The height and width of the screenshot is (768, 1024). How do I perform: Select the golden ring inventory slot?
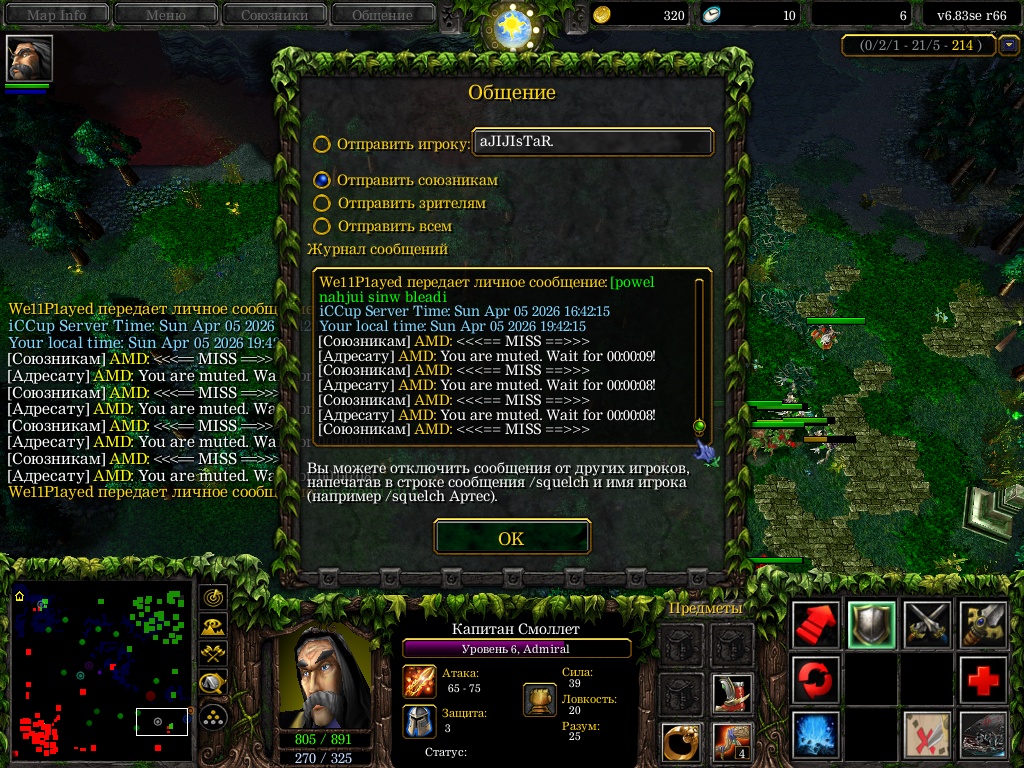(680, 743)
